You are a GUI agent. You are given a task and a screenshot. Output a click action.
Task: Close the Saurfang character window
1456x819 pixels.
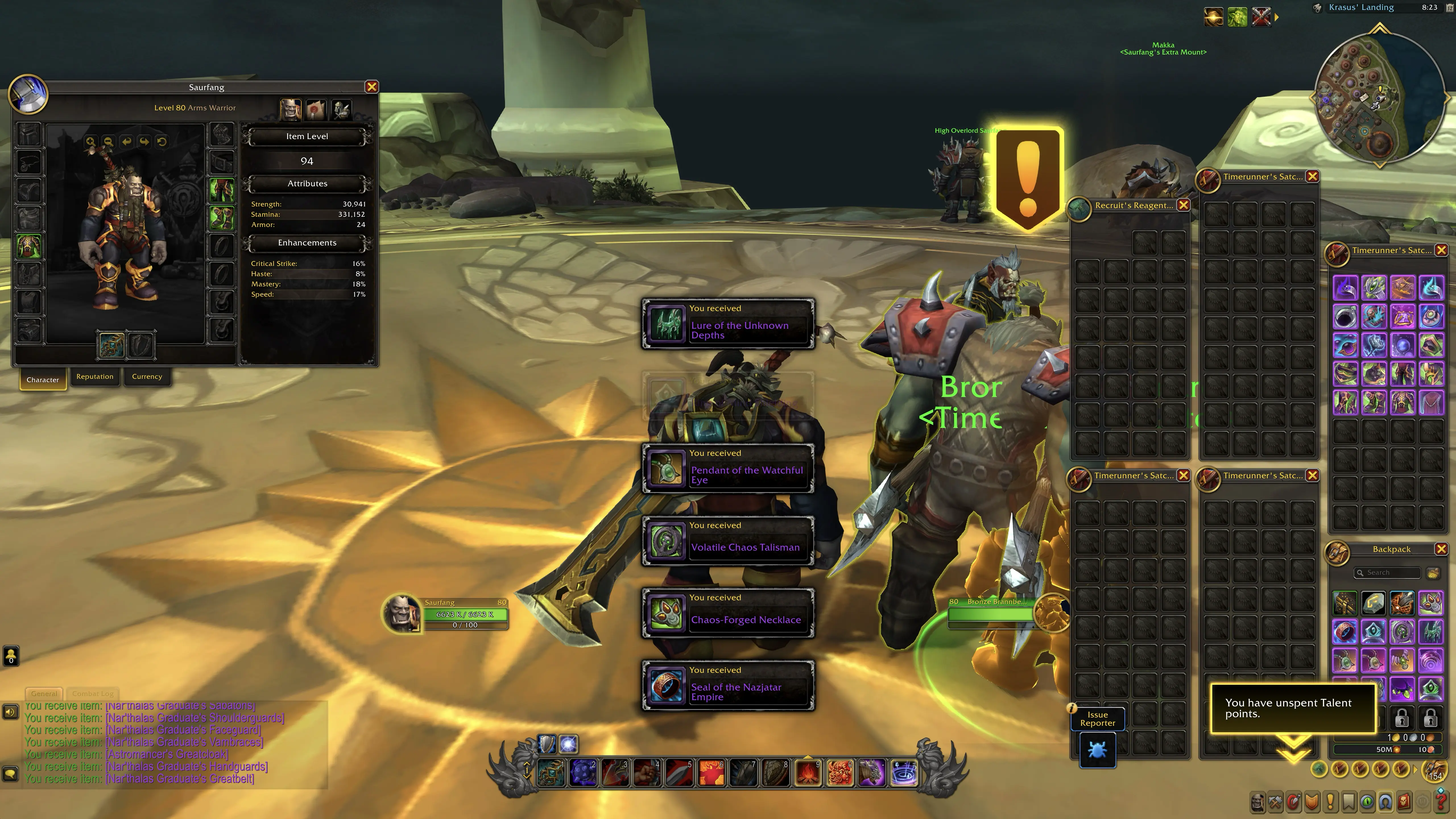371,87
